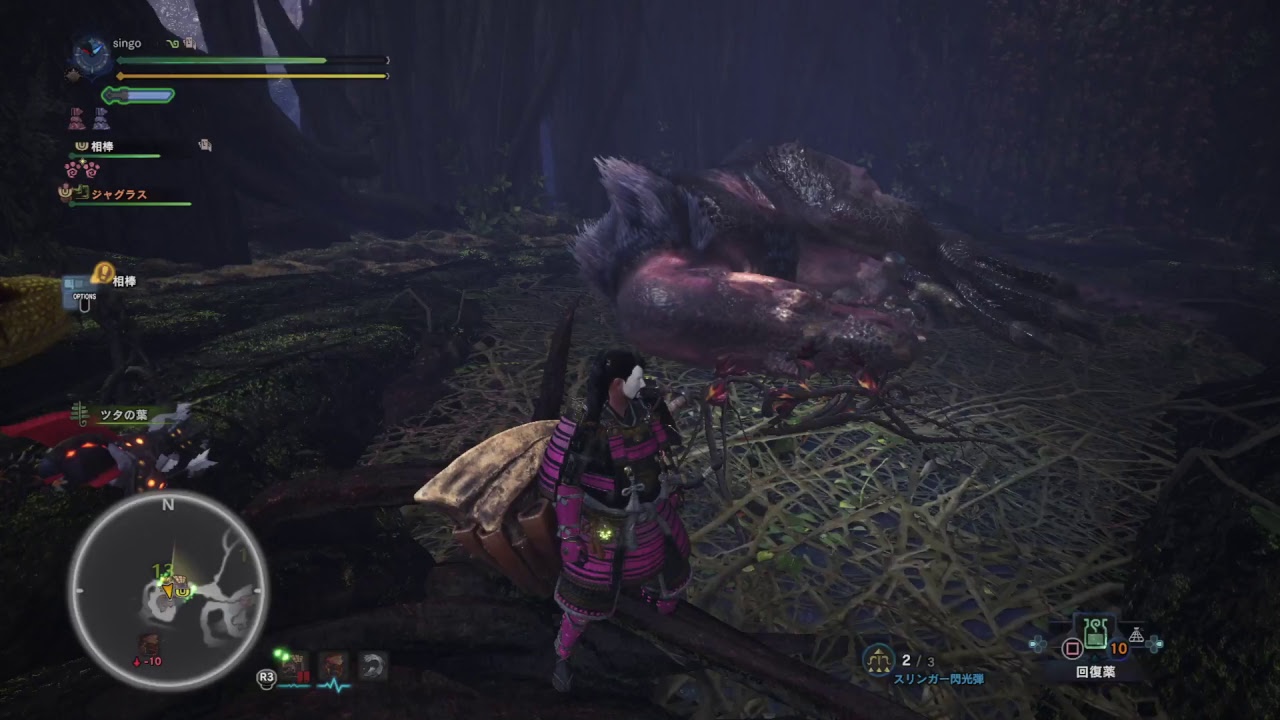
Task: Open the circular minimap
Action: pos(167,592)
